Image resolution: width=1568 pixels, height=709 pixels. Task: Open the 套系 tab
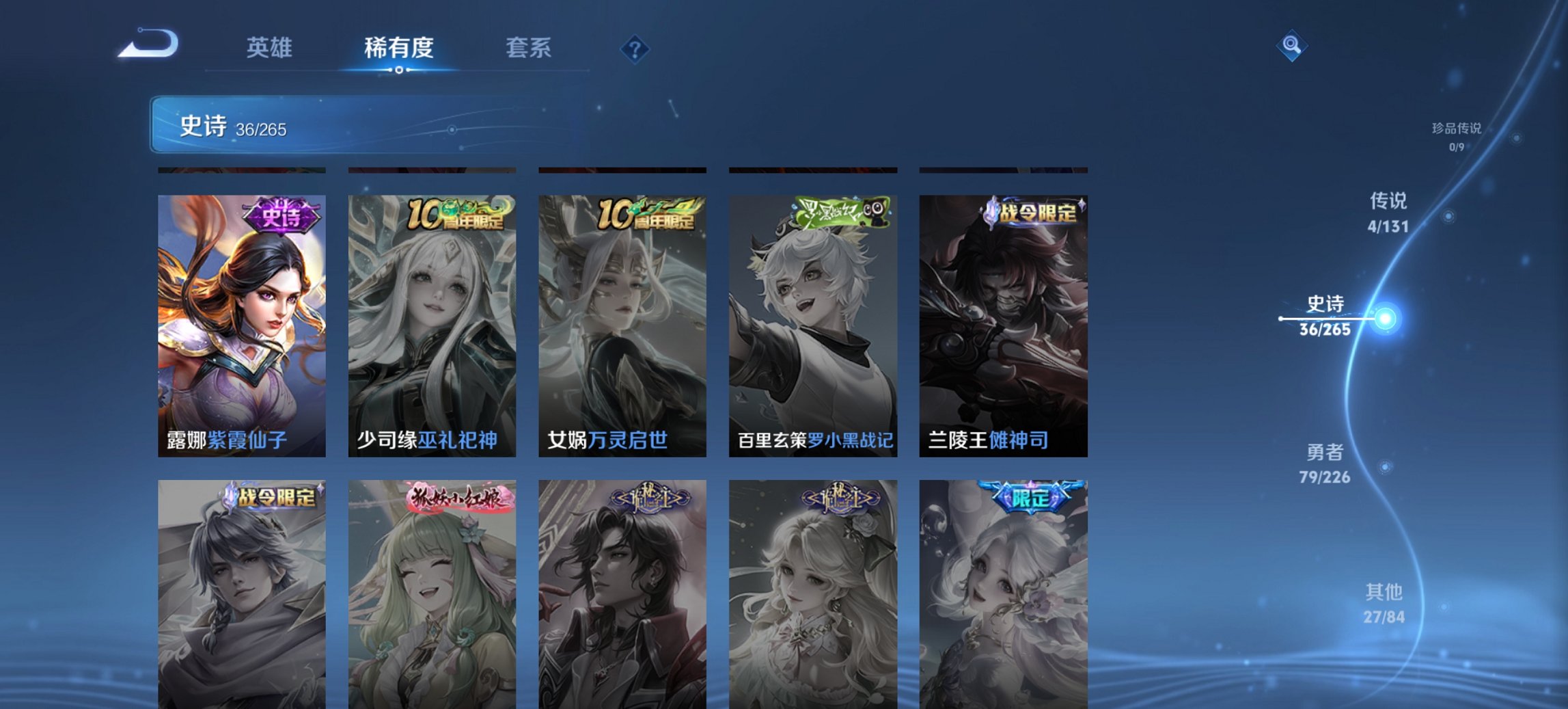tap(529, 48)
